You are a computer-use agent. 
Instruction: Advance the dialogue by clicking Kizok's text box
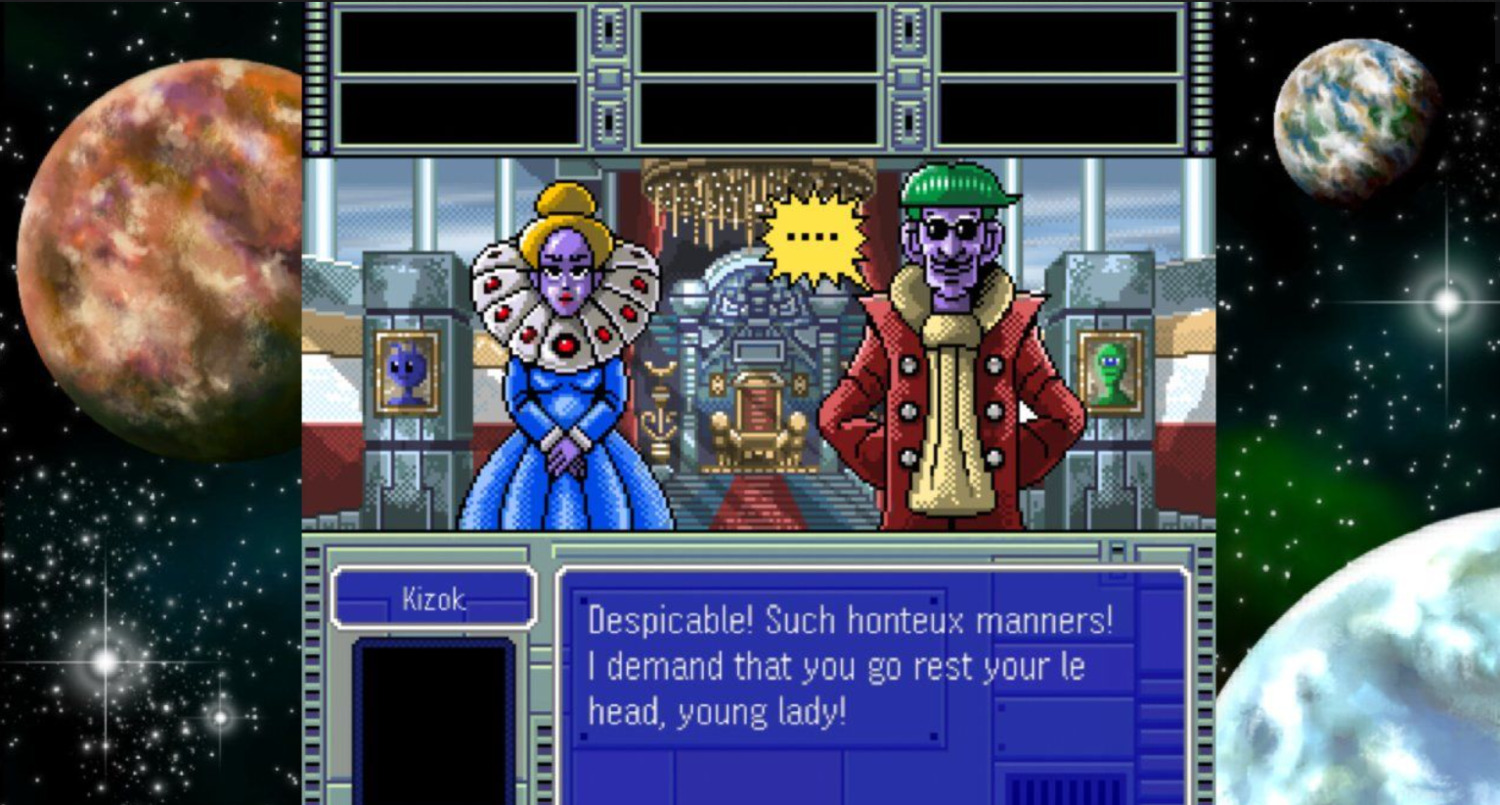click(850, 665)
